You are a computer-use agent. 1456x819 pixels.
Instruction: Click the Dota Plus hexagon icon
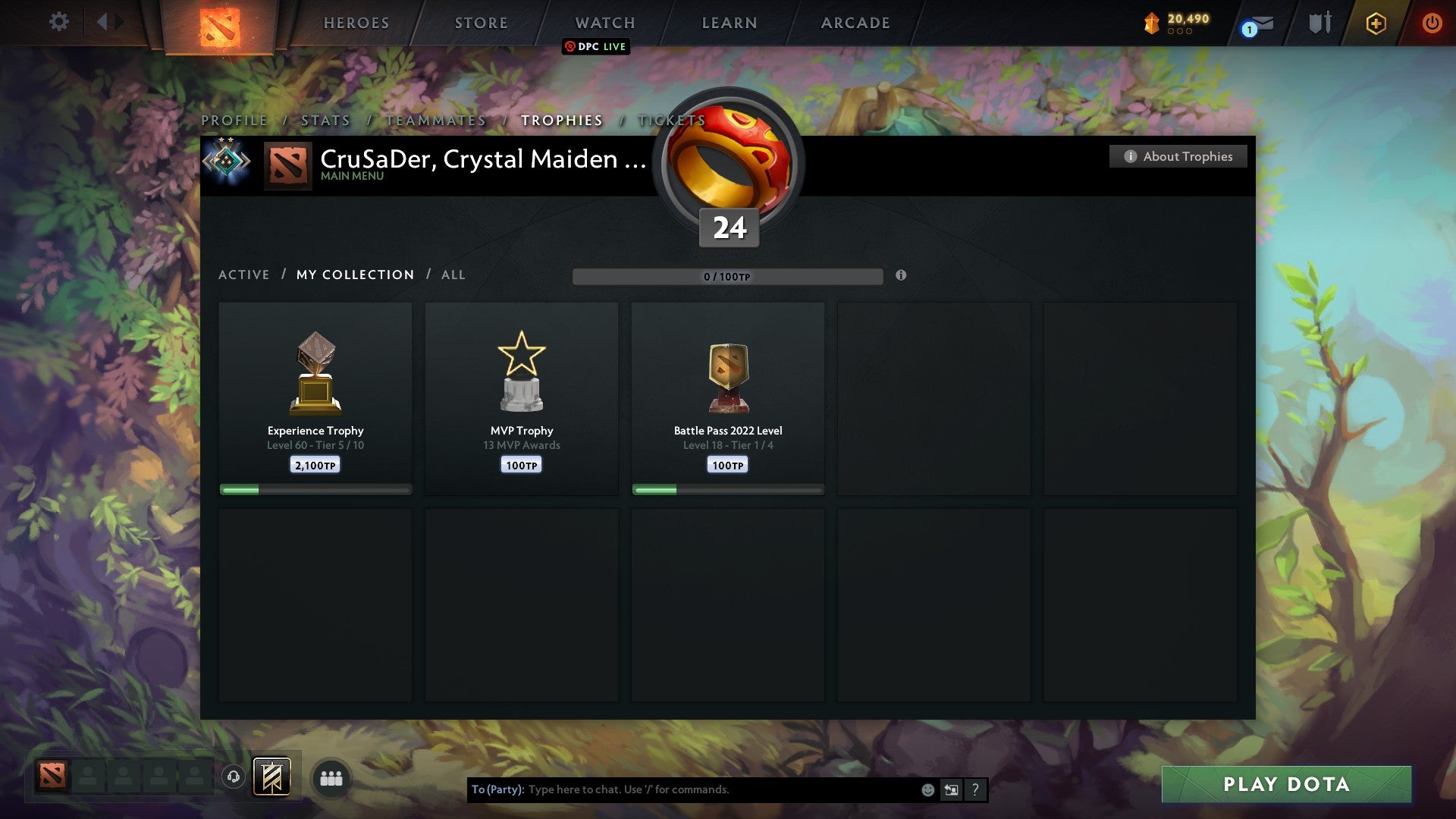point(1375,24)
